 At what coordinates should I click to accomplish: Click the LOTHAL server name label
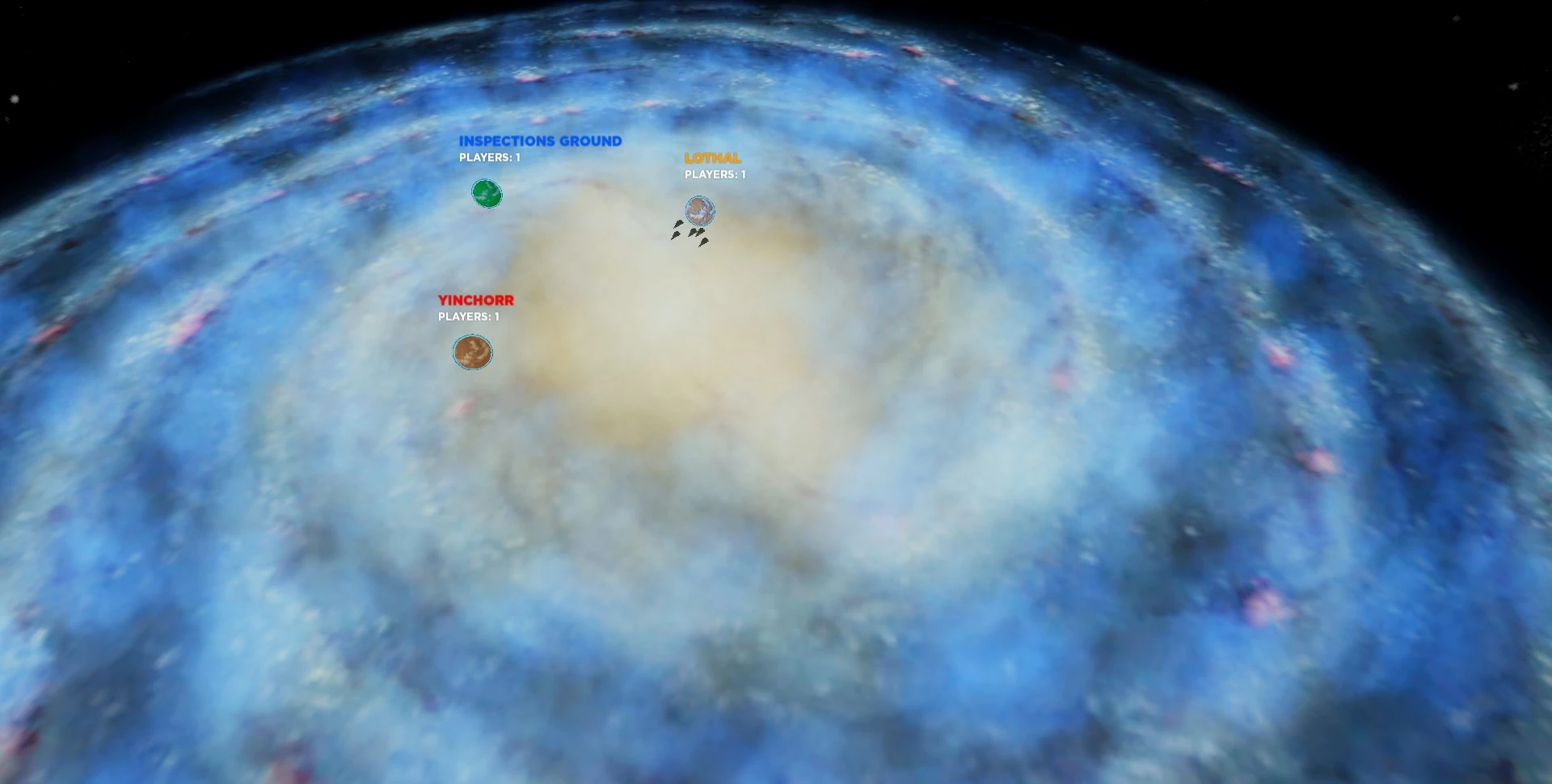[x=712, y=159]
